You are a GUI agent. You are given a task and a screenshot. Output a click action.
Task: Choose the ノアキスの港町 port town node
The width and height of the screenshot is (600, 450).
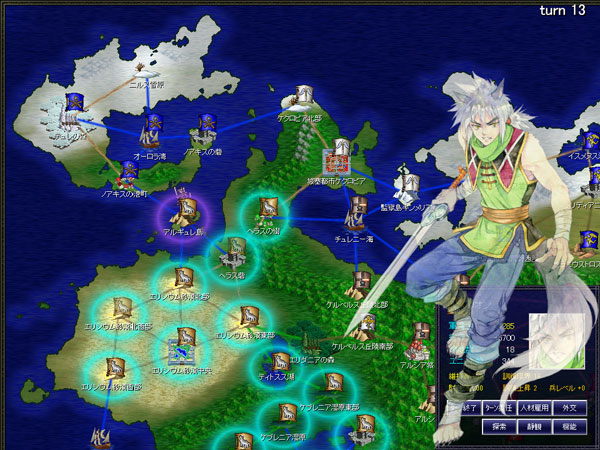click(x=128, y=174)
